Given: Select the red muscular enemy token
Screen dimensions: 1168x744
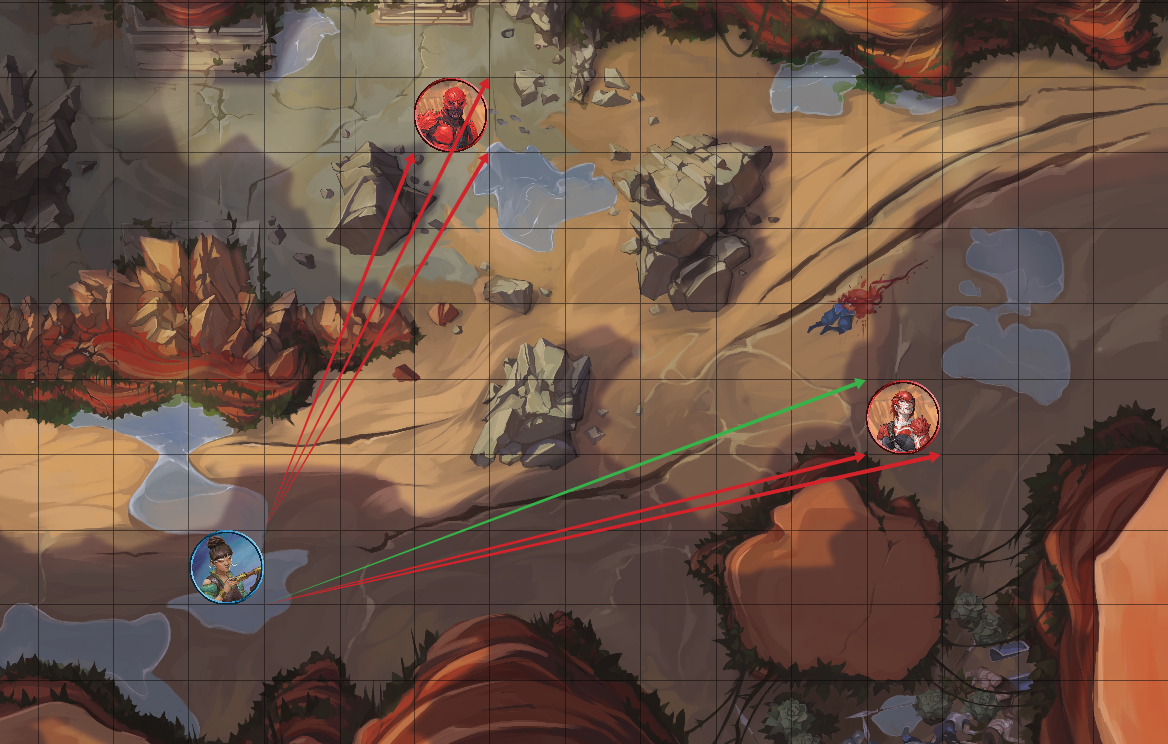Looking at the screenshot, I should coord(451,115).
